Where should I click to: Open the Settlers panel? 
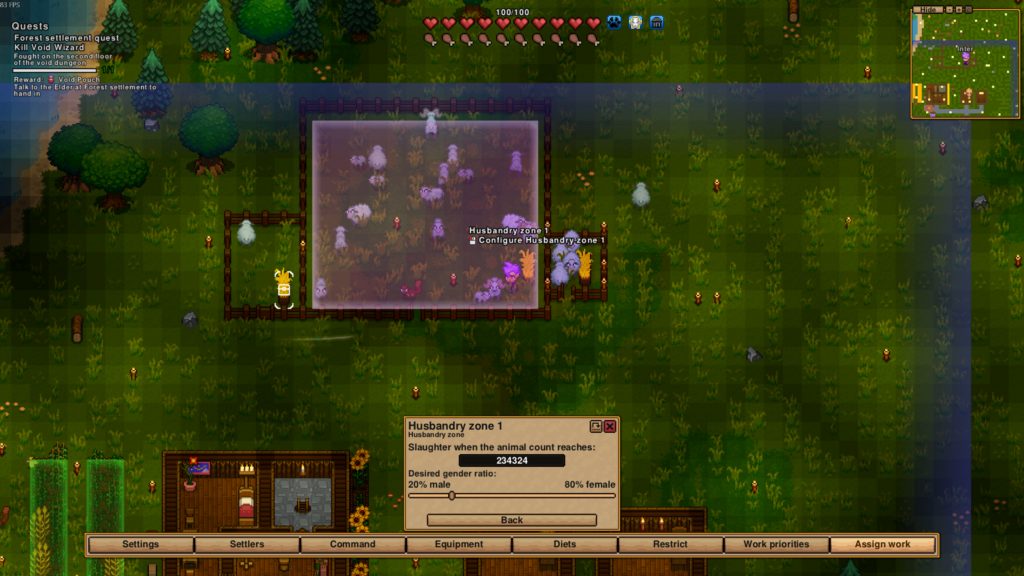pos(247,545)
